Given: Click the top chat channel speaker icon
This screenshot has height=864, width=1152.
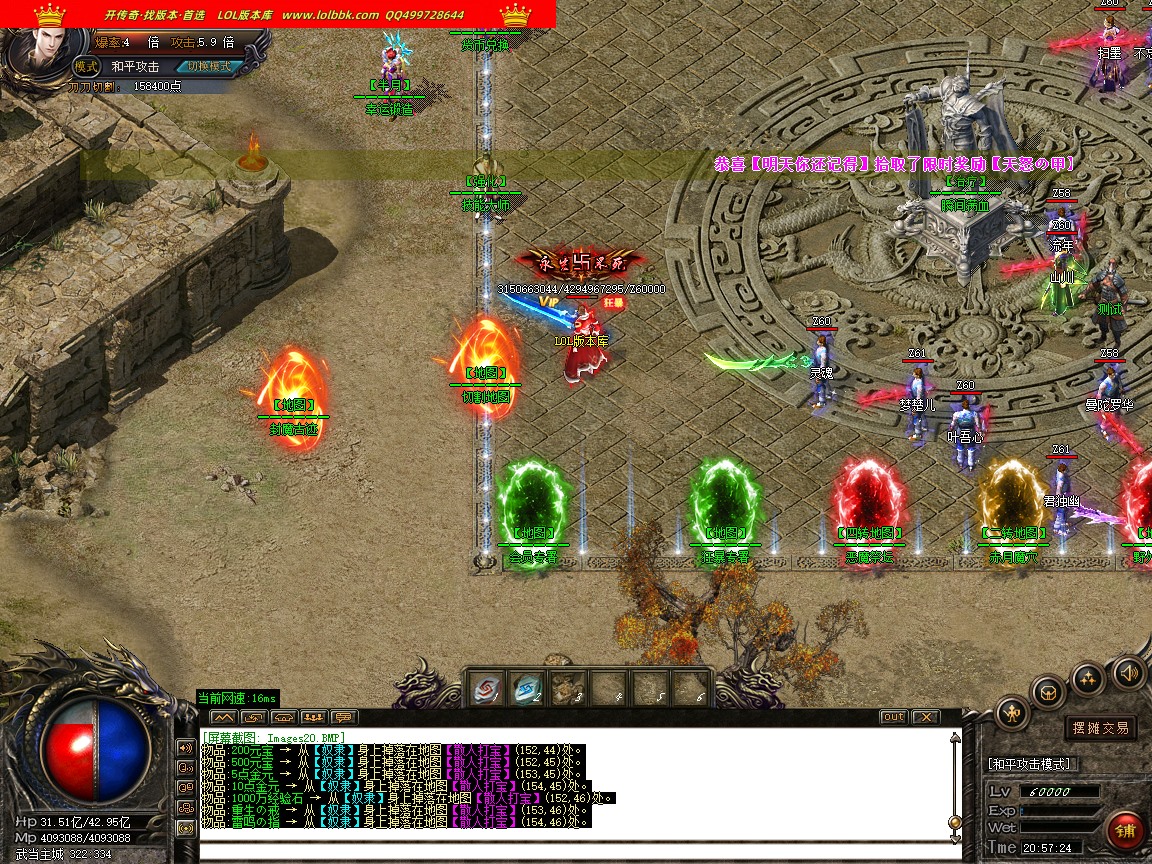Looking at the screenshot, I should 185,747.
